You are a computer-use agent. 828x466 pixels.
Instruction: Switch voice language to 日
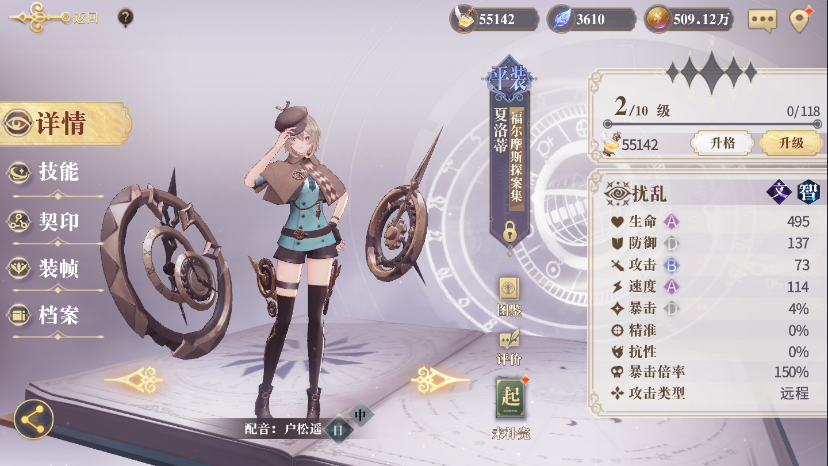338,428
